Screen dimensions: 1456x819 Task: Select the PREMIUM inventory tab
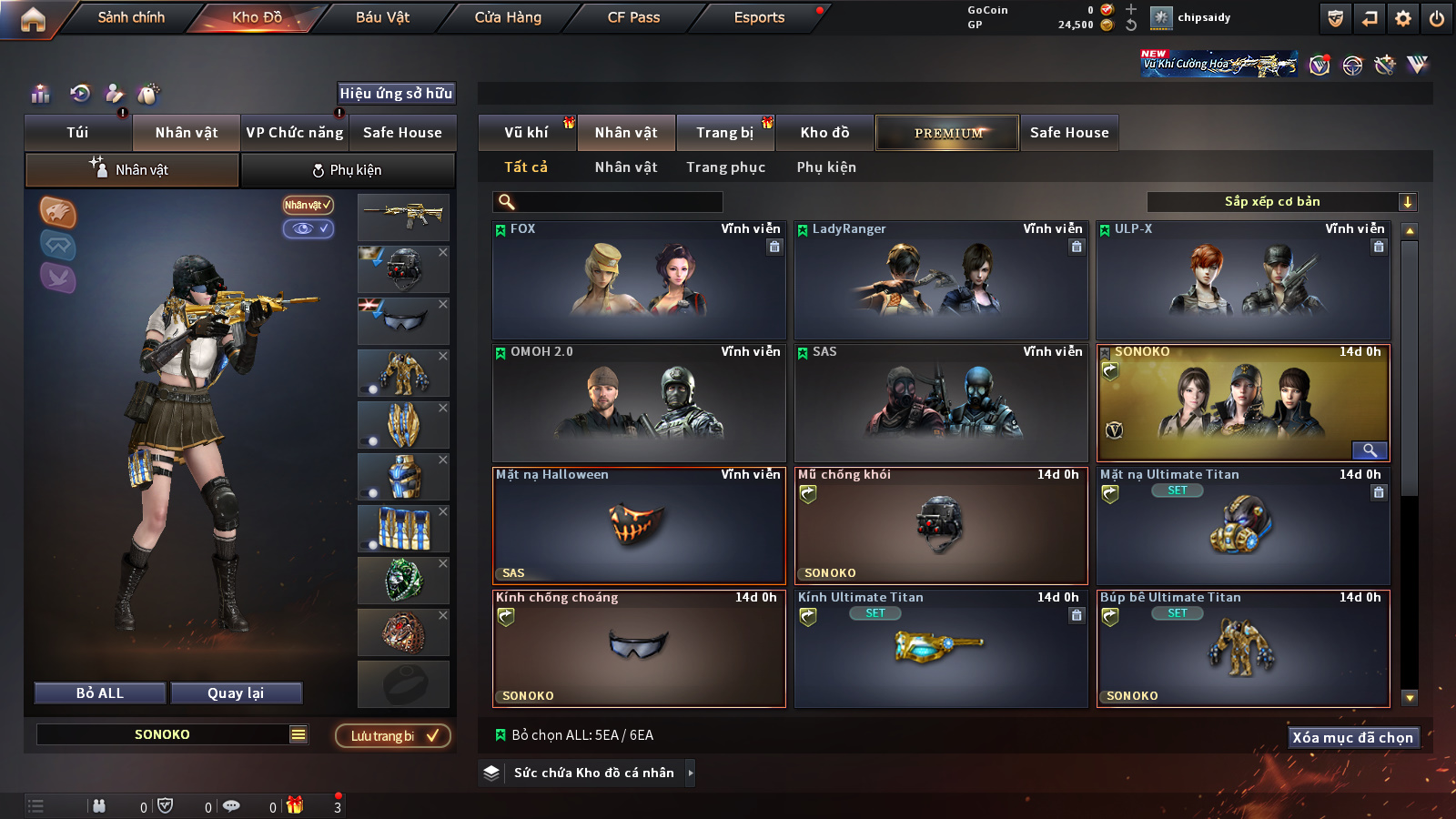pyautogui.click(x=947, y=133)
